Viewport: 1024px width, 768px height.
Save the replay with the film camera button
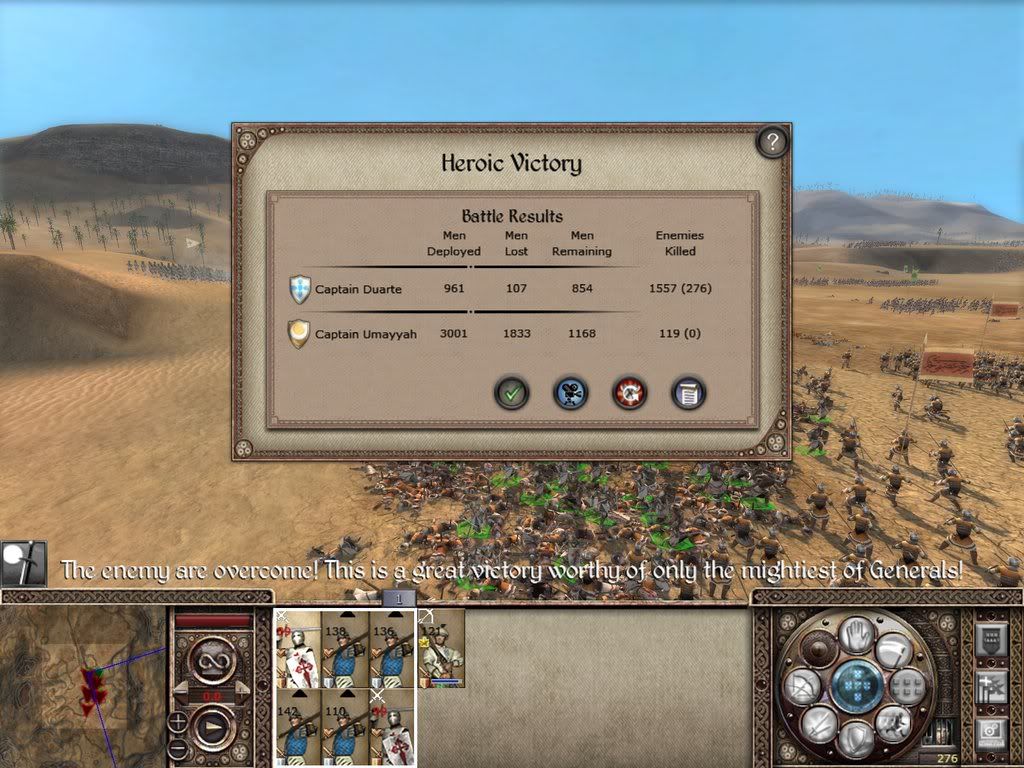point(571,393)
